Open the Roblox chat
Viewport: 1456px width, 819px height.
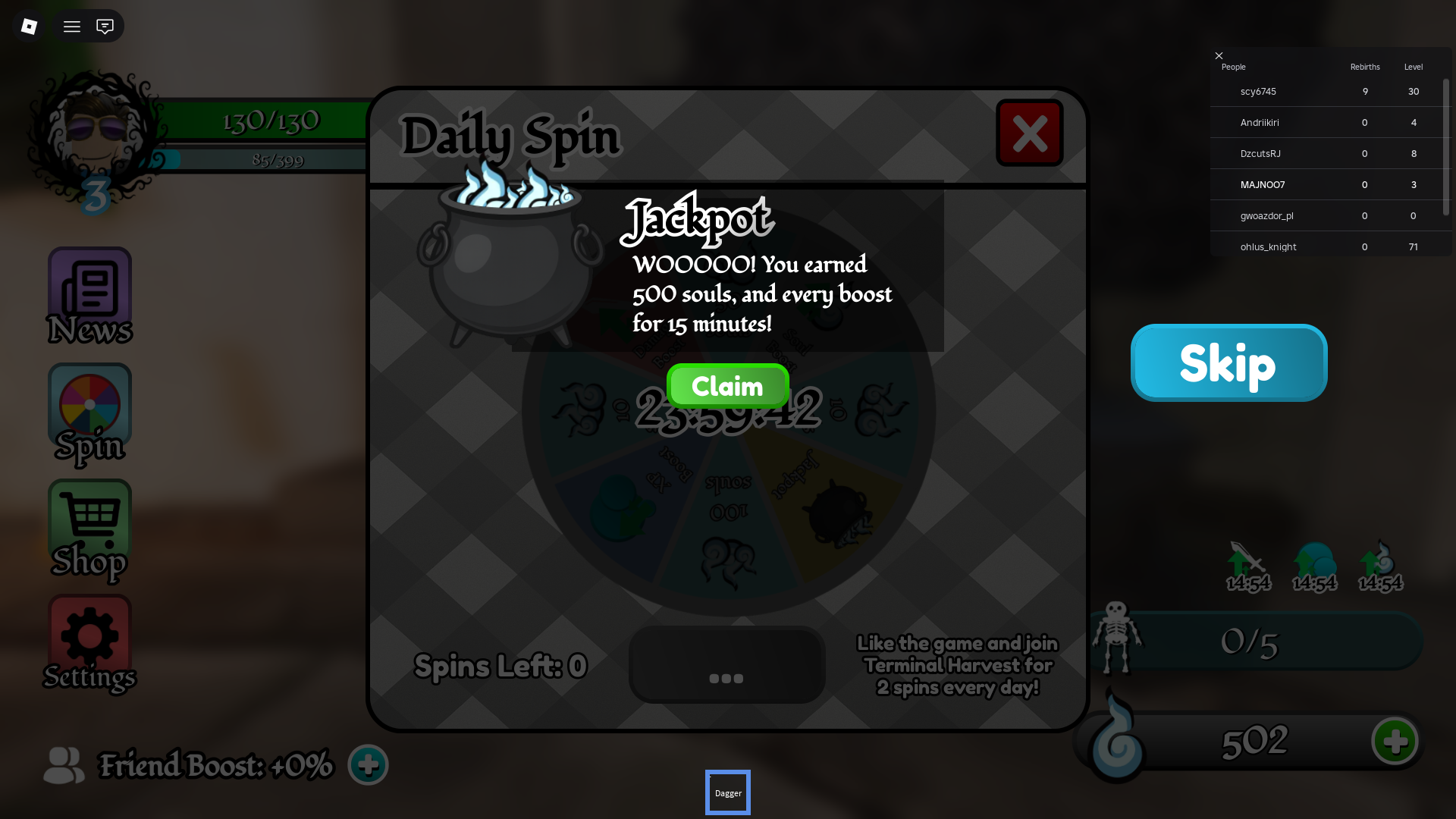(x=104, y=26)
